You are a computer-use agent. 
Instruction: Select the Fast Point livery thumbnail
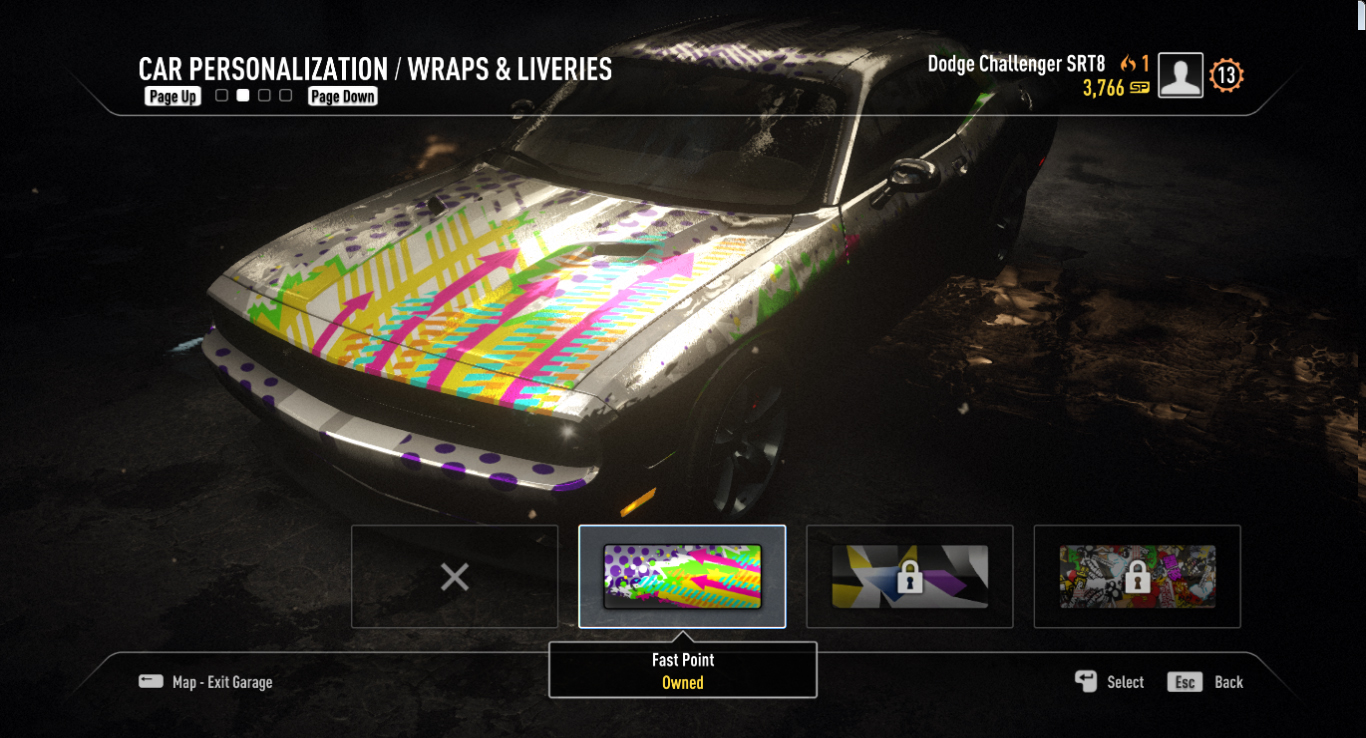point(682,576)
